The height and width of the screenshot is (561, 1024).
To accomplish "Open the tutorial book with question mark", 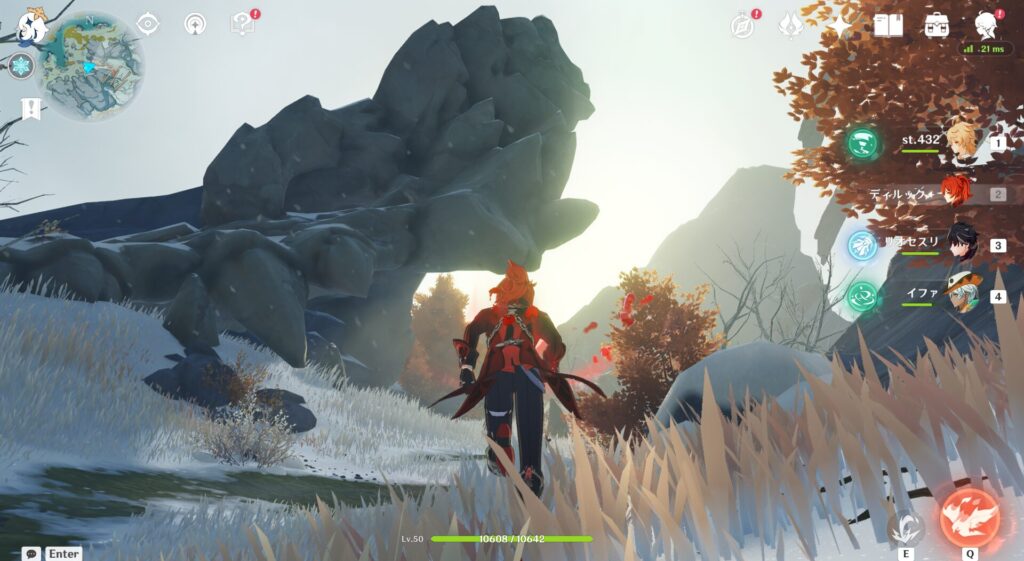I will [x=243, y=24].
